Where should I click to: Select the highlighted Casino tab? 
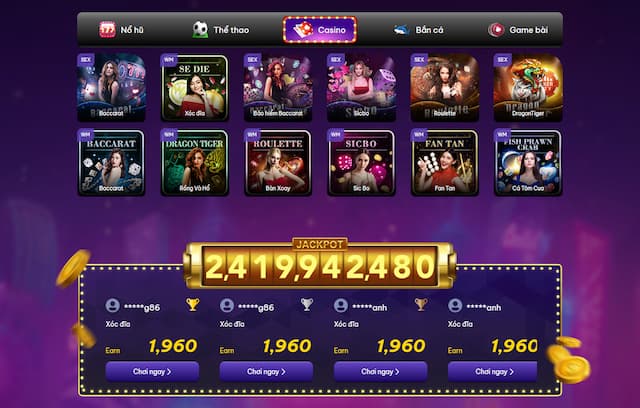(320, 30)
